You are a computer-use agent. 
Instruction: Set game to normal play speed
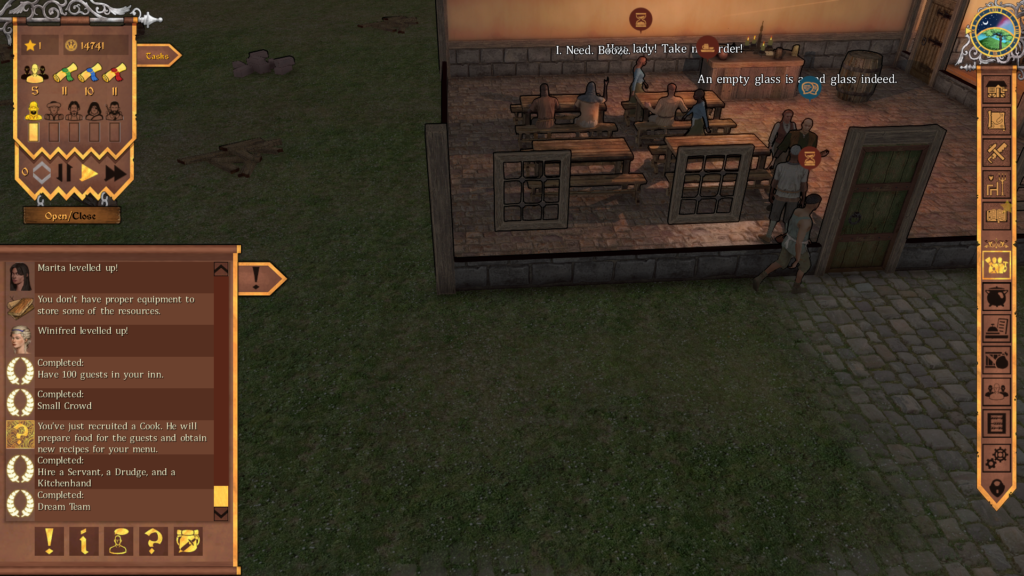(x=89, y=172)
